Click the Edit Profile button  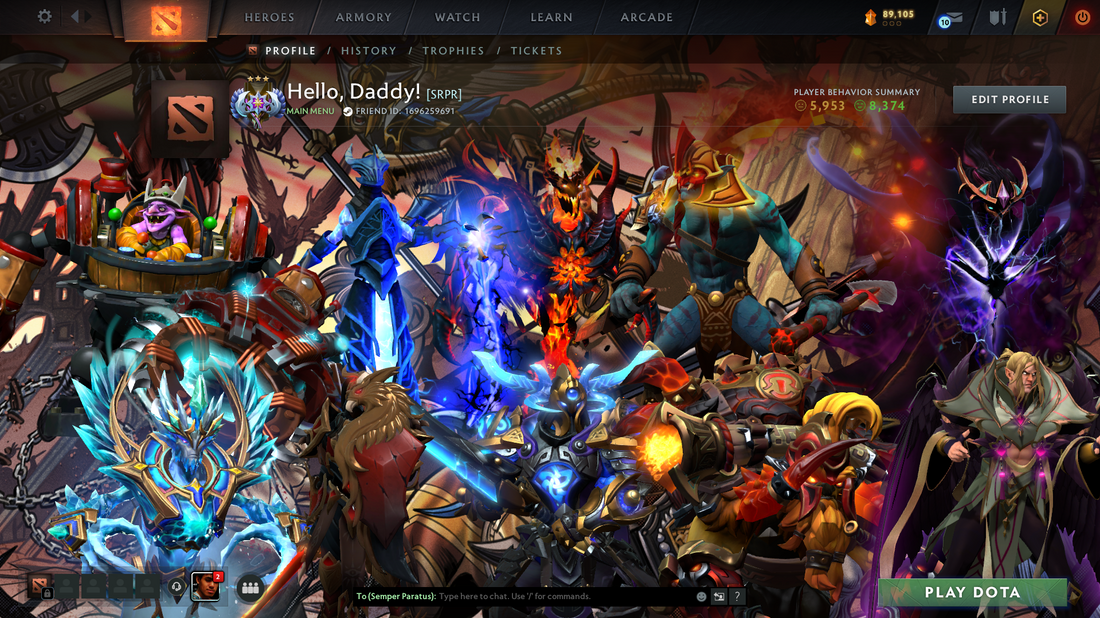(1009, 99)
